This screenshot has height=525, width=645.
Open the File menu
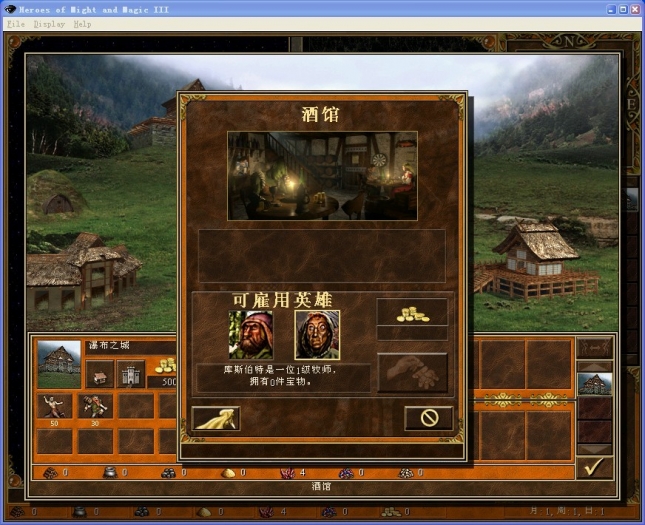[16, 24]
